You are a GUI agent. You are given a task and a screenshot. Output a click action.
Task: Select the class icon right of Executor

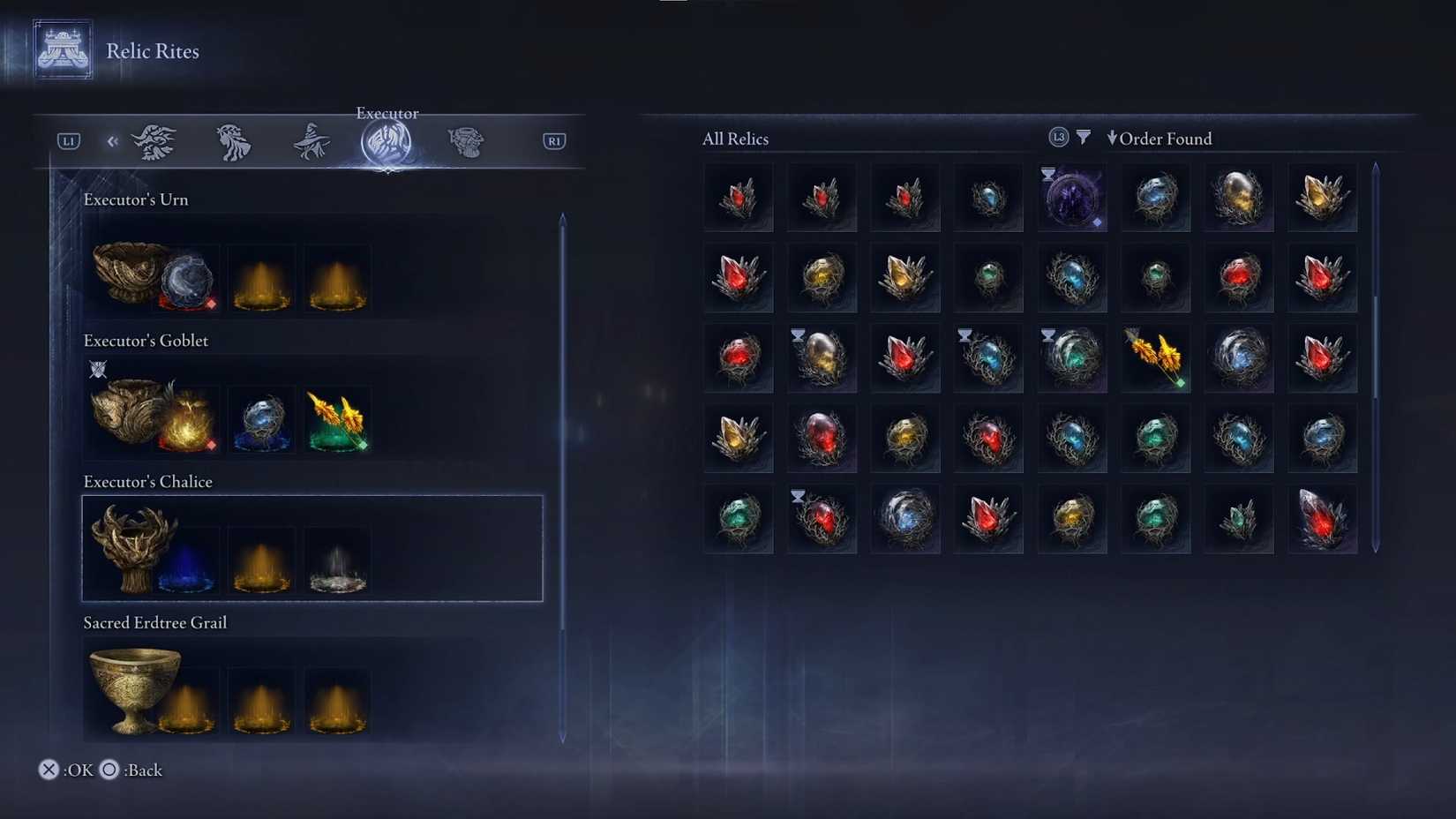(465, 141)
